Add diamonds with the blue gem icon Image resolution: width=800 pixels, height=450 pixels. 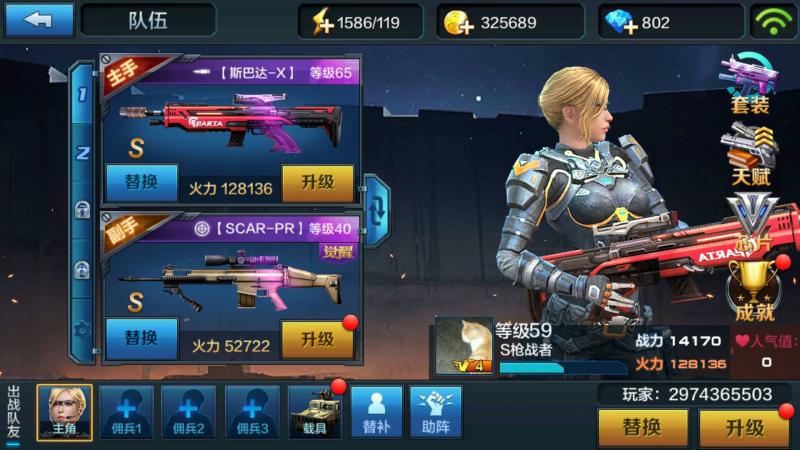point(622,22)
